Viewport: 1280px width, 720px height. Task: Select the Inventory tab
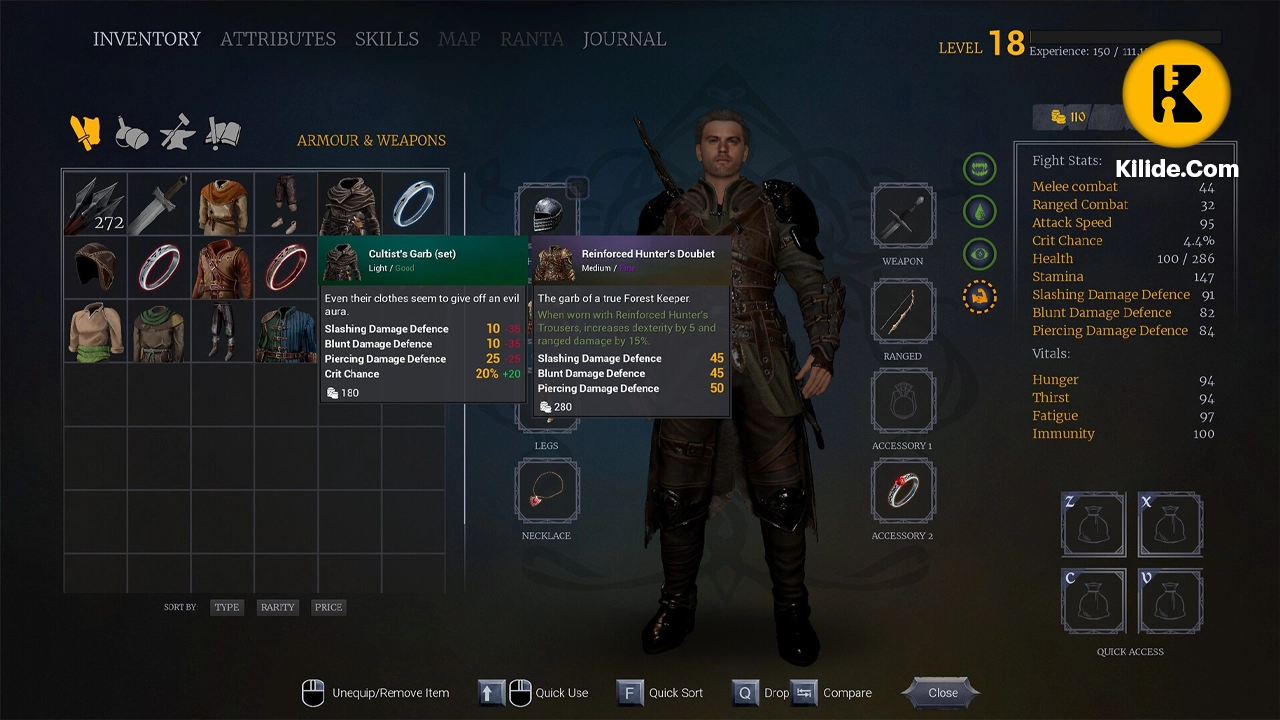pyautogui.click(x=147, y=39)
